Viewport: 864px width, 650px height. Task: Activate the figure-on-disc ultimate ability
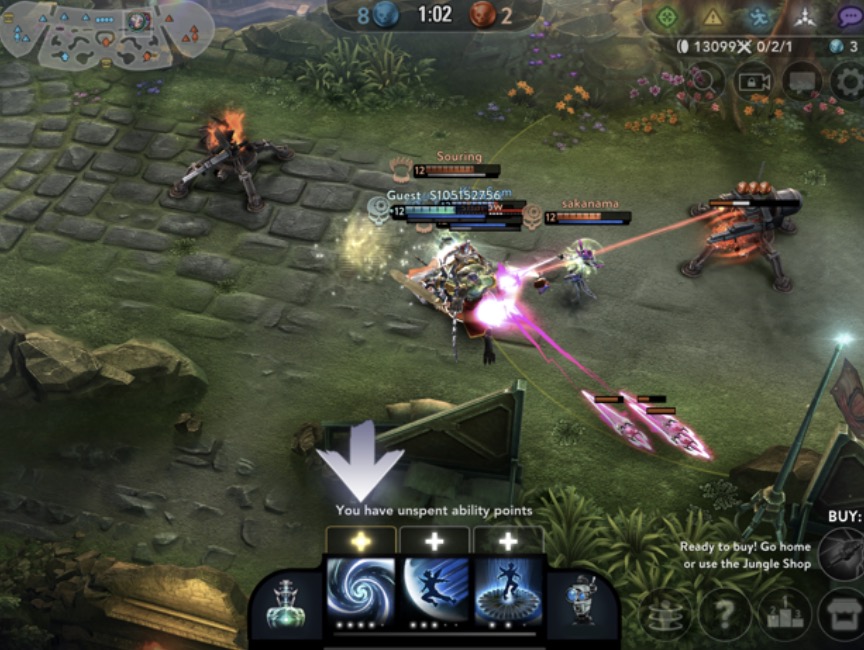coord(509,590)
